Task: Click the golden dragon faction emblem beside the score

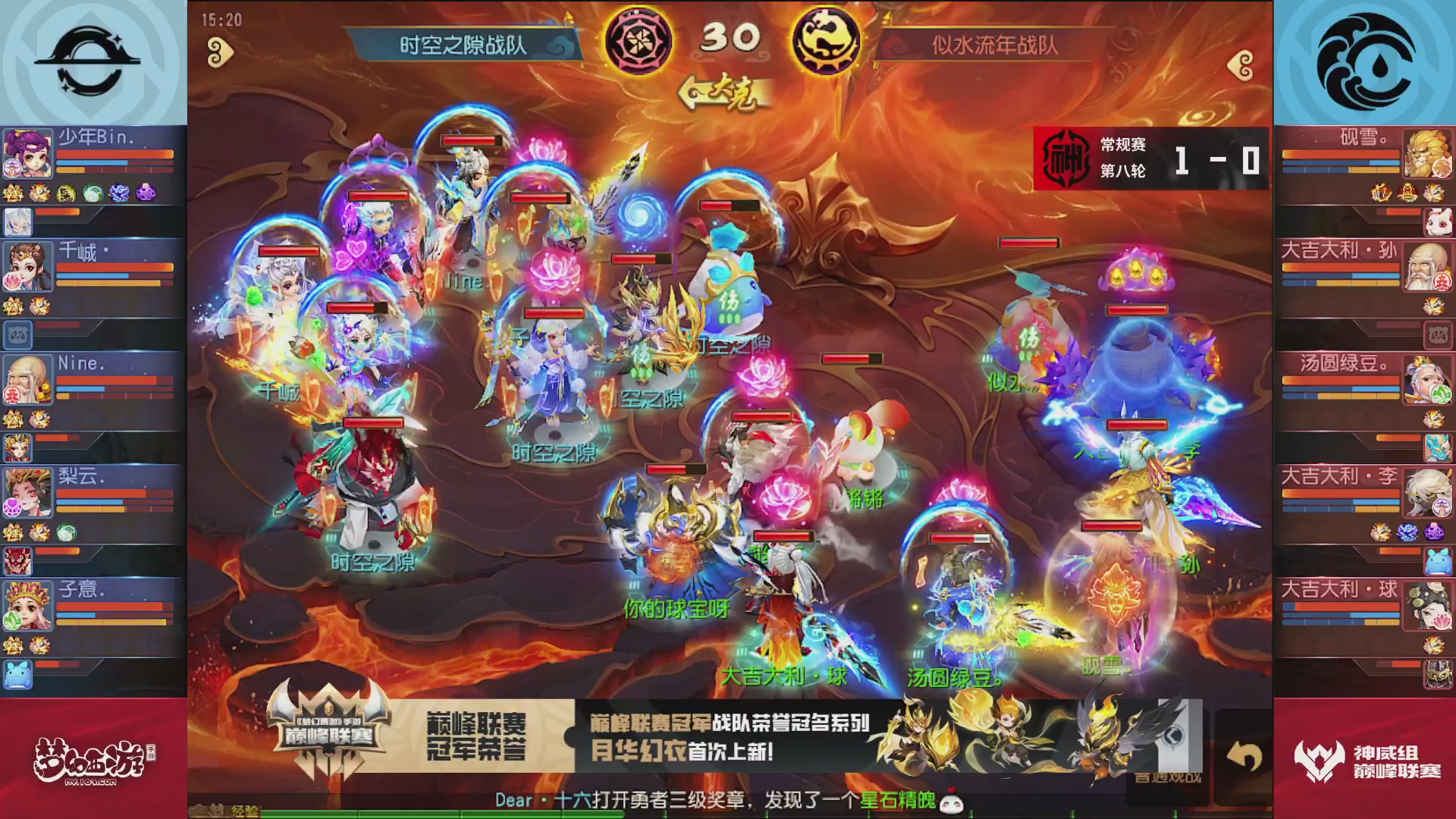Action: point(827,42)
